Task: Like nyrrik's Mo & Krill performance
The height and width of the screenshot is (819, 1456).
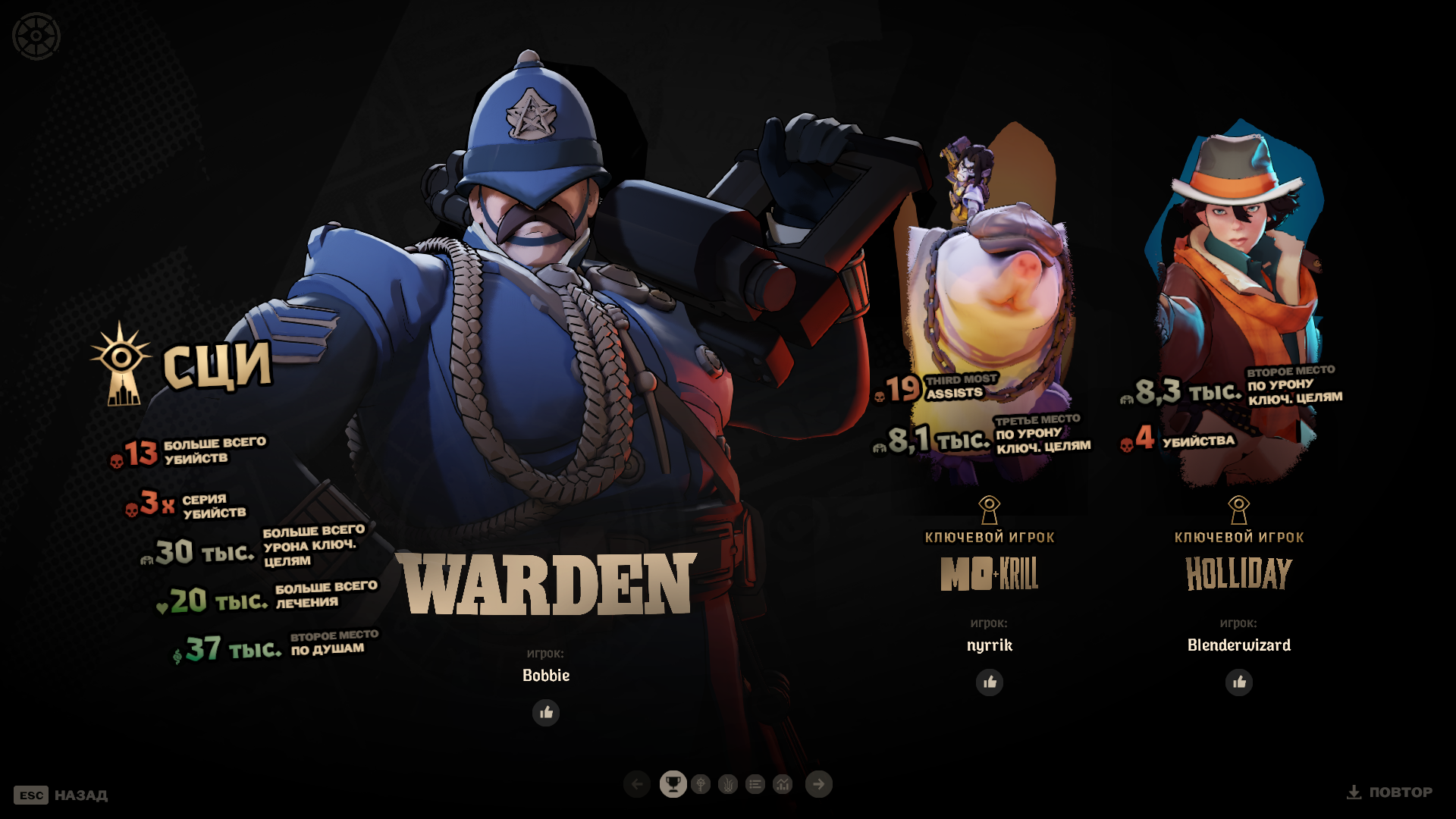Action: pos(990,682)
